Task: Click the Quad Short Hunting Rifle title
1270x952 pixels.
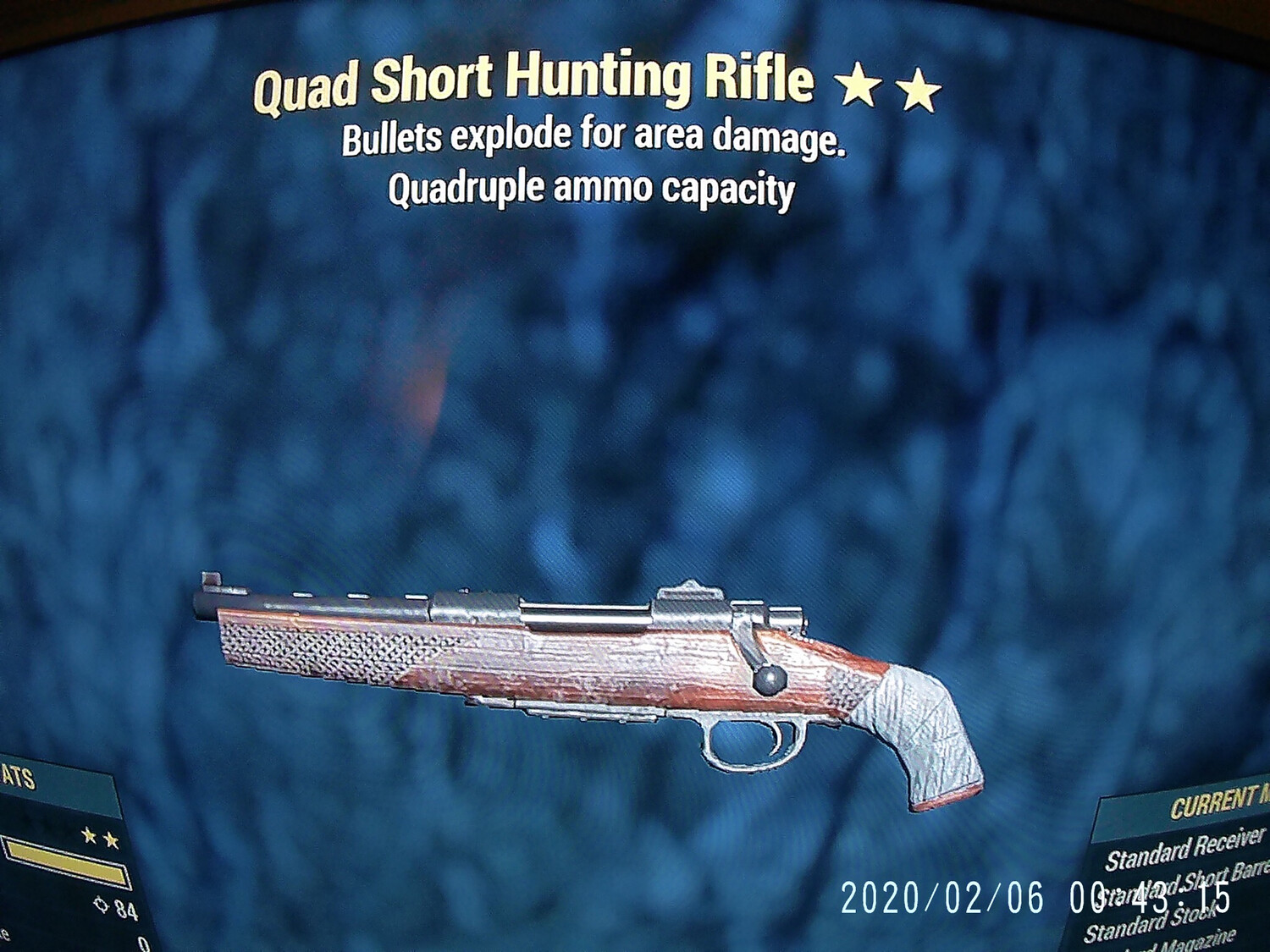Action: click(532, 84)
